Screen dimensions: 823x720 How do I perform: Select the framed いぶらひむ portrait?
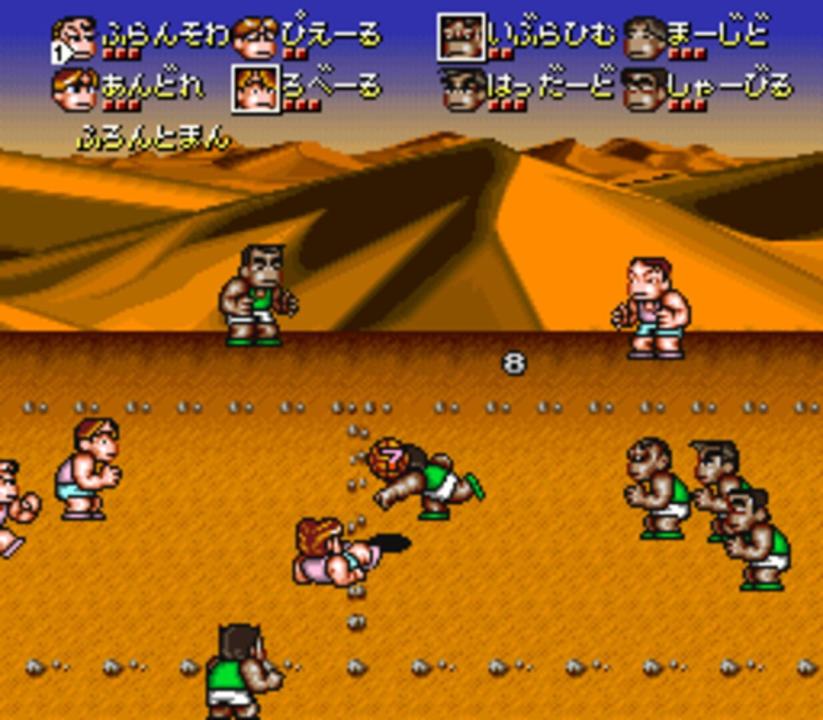click(x=461, y=38)
